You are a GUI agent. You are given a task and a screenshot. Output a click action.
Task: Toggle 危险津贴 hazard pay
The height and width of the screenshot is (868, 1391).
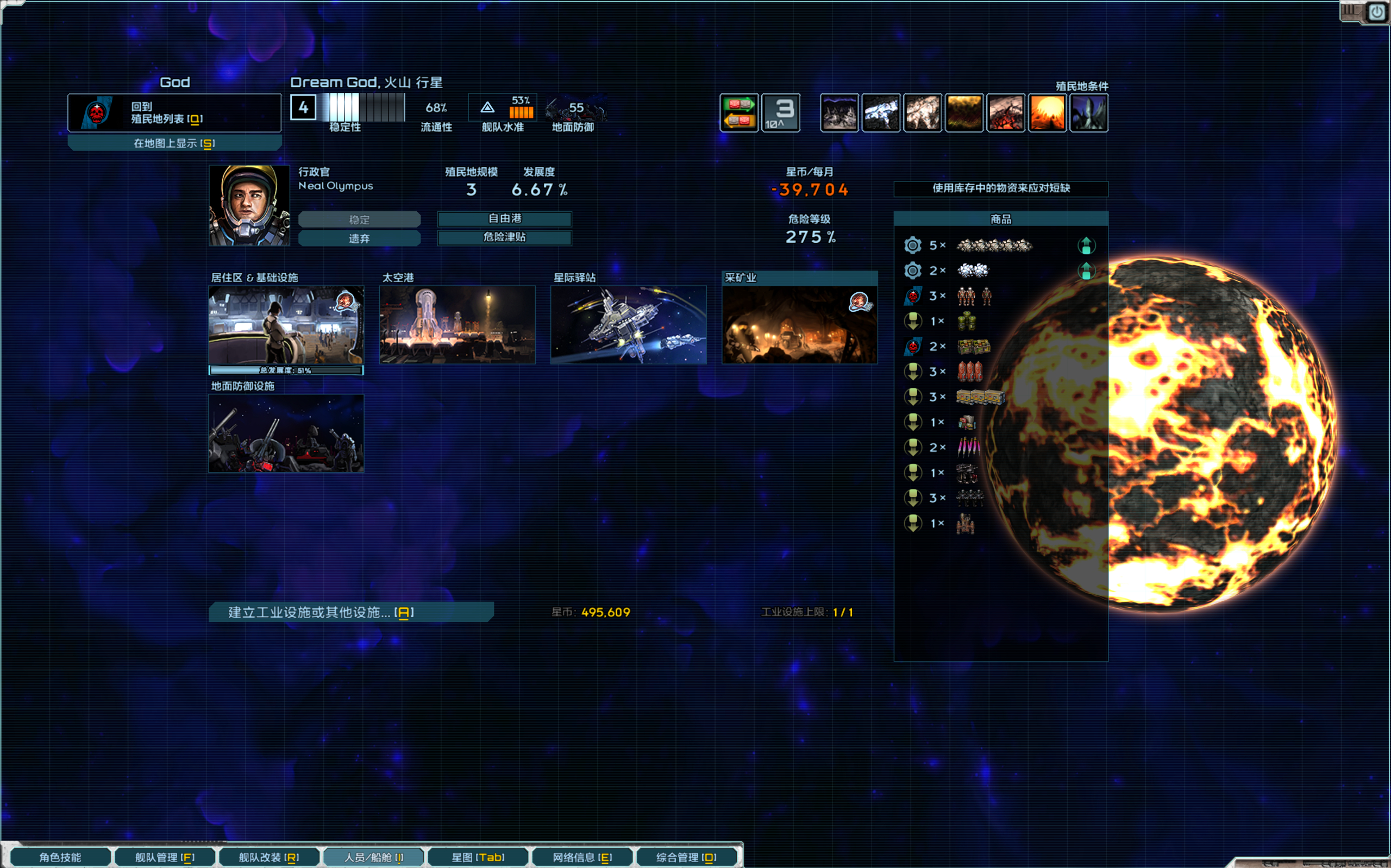click(504, 237)
